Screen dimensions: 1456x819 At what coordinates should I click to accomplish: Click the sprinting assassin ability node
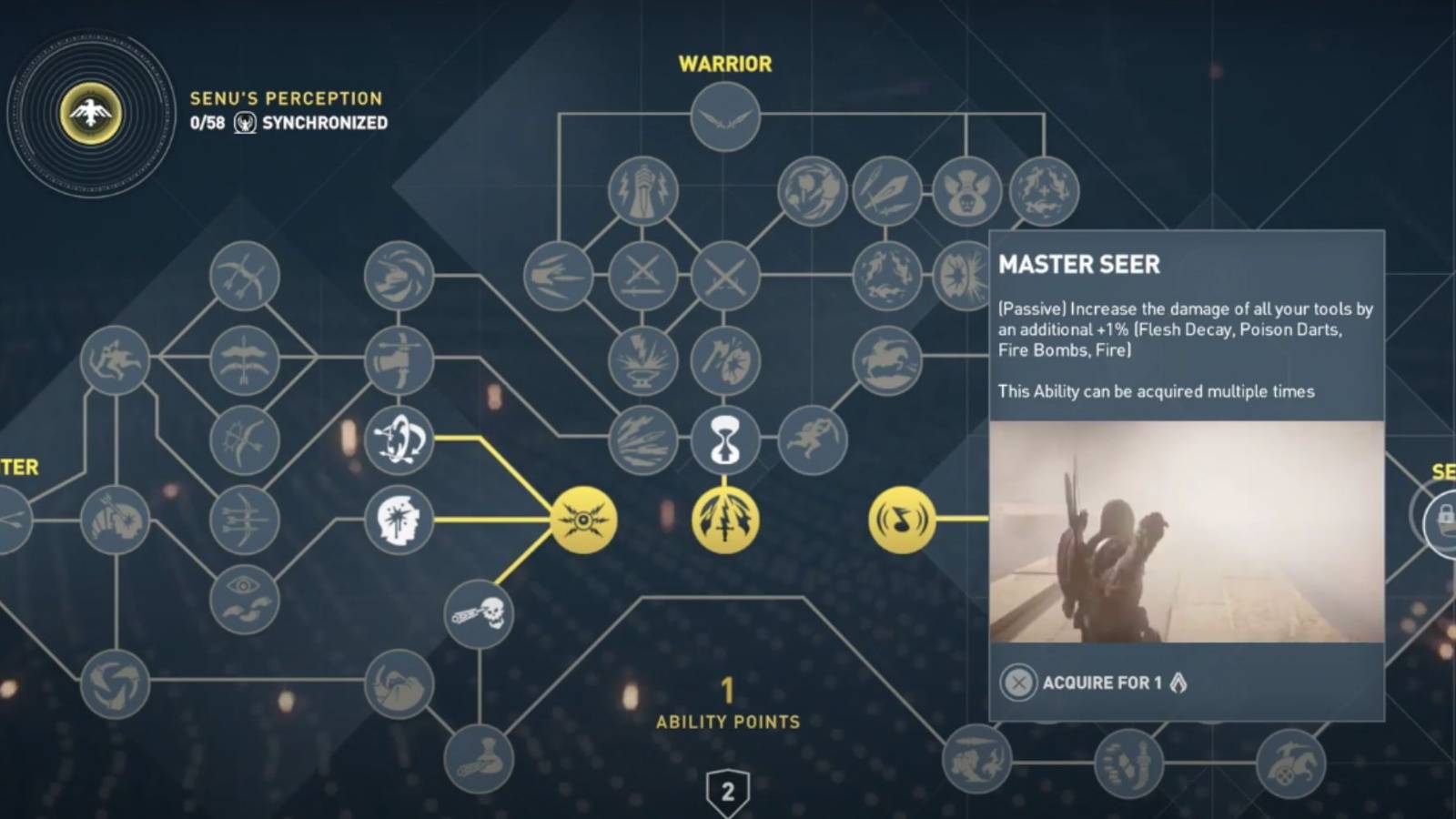[814, 440]
